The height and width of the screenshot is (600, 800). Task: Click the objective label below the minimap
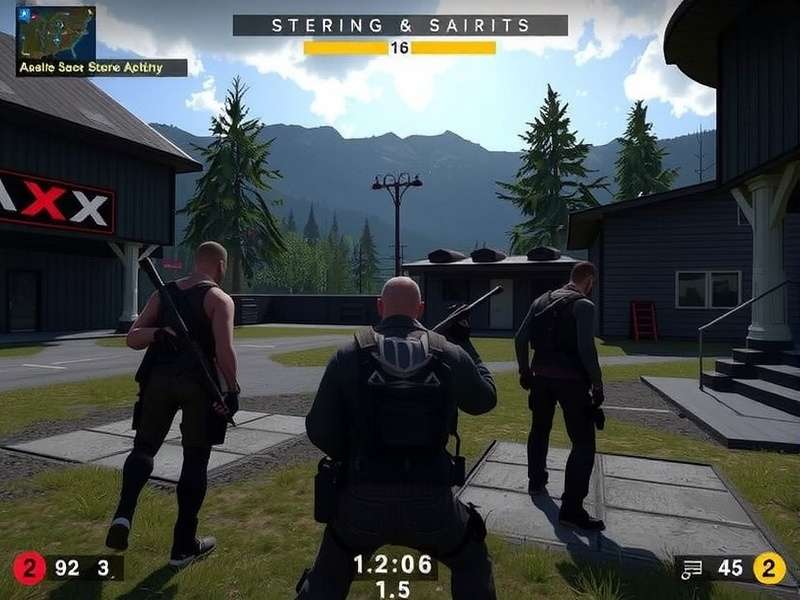101,68
